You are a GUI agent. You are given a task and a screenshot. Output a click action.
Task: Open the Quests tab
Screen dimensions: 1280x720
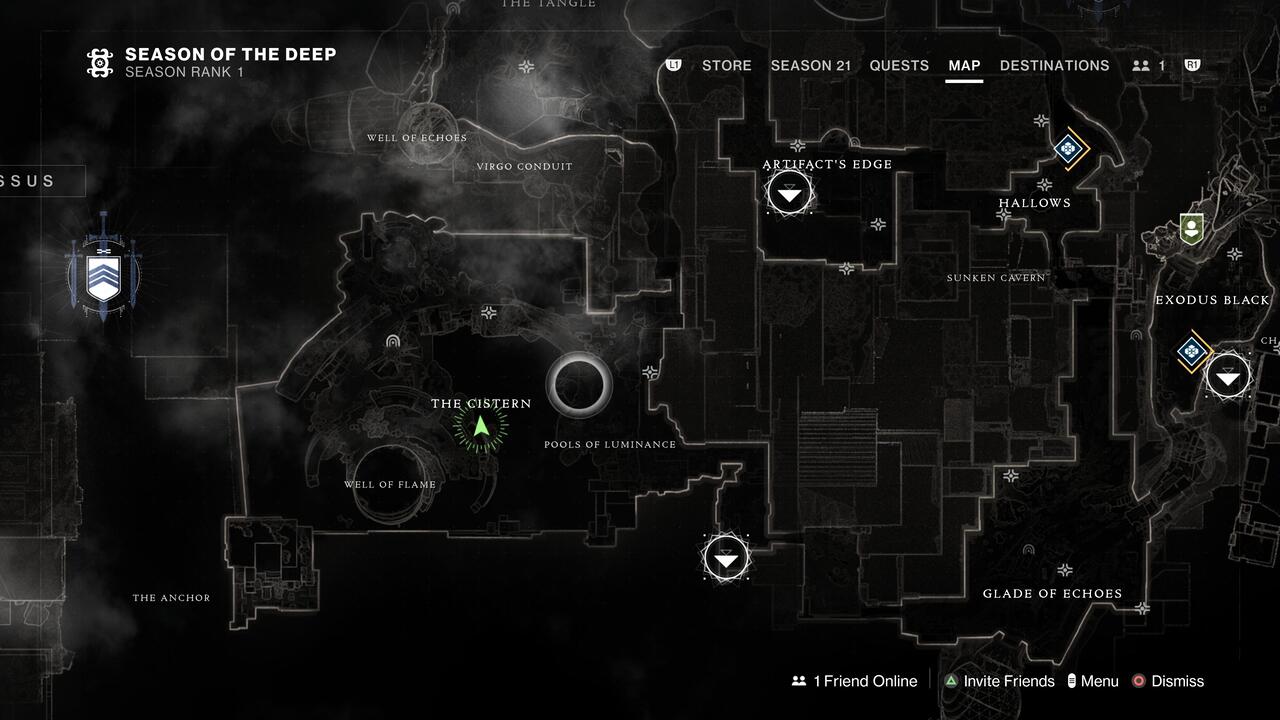(x=899, y=65)
